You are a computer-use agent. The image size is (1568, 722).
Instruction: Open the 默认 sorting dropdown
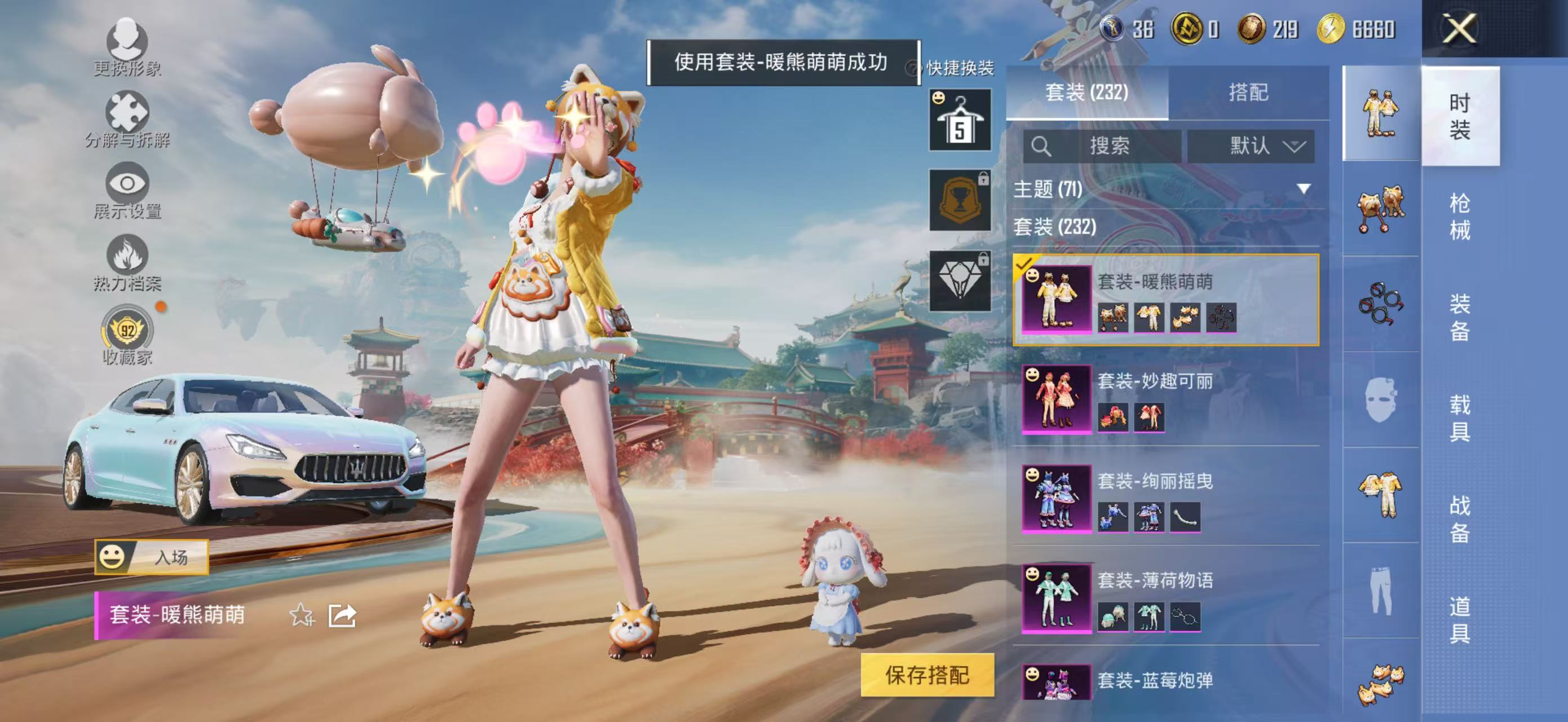1253,146
